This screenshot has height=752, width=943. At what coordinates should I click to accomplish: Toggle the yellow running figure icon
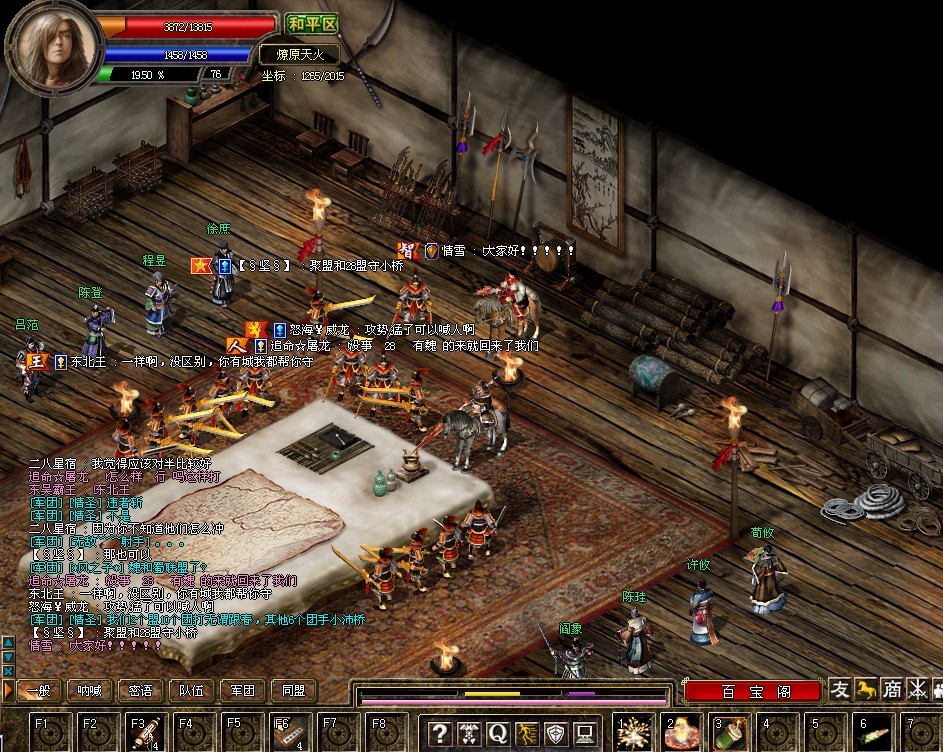coord(527,733)
